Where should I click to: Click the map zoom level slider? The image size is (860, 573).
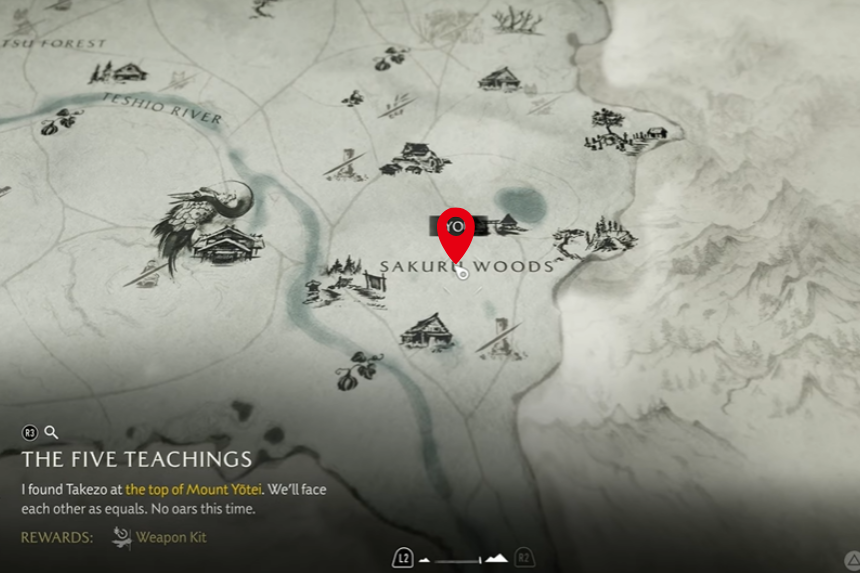coord(458,560)
